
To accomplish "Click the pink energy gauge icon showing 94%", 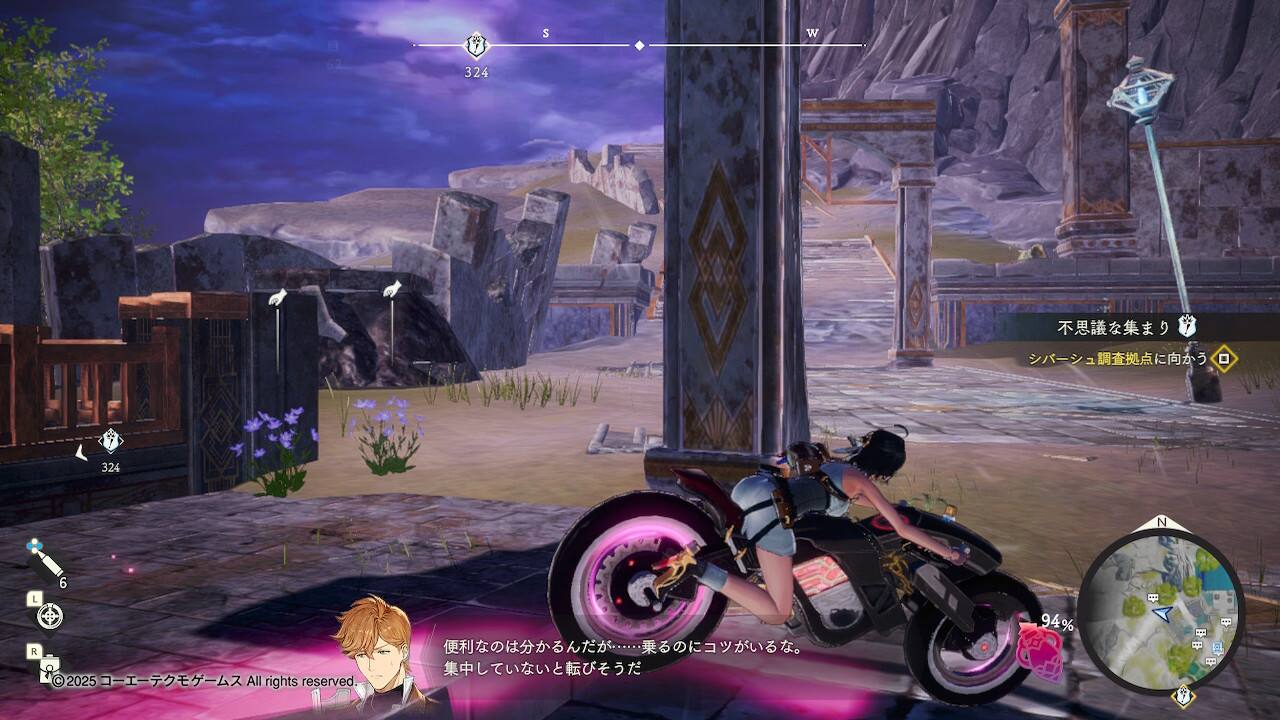I will pyautogui.click(x=1040, y=650).
